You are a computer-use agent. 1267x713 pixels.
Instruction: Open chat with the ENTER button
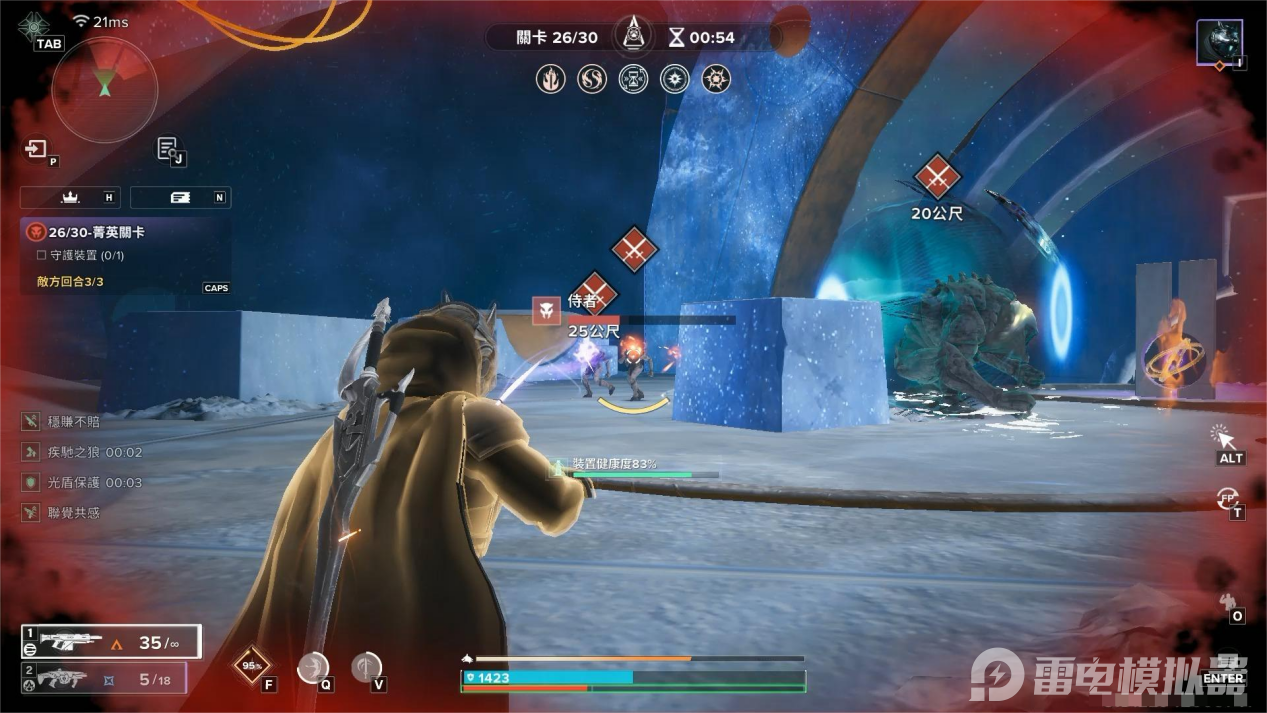click(1223, 677)
